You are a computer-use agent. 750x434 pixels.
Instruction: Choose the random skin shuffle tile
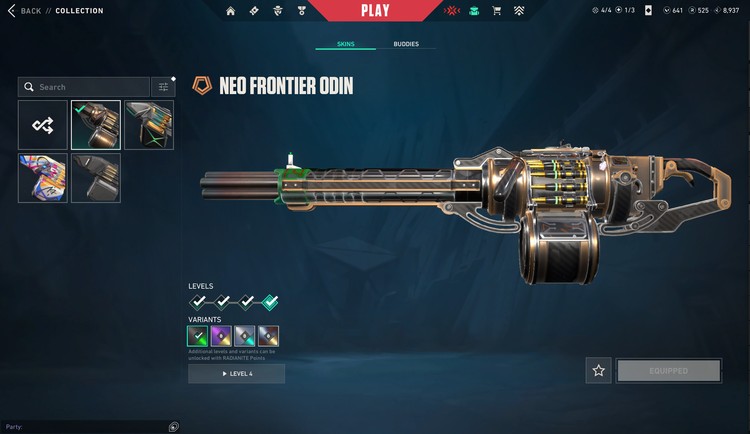tap(43, 125)
